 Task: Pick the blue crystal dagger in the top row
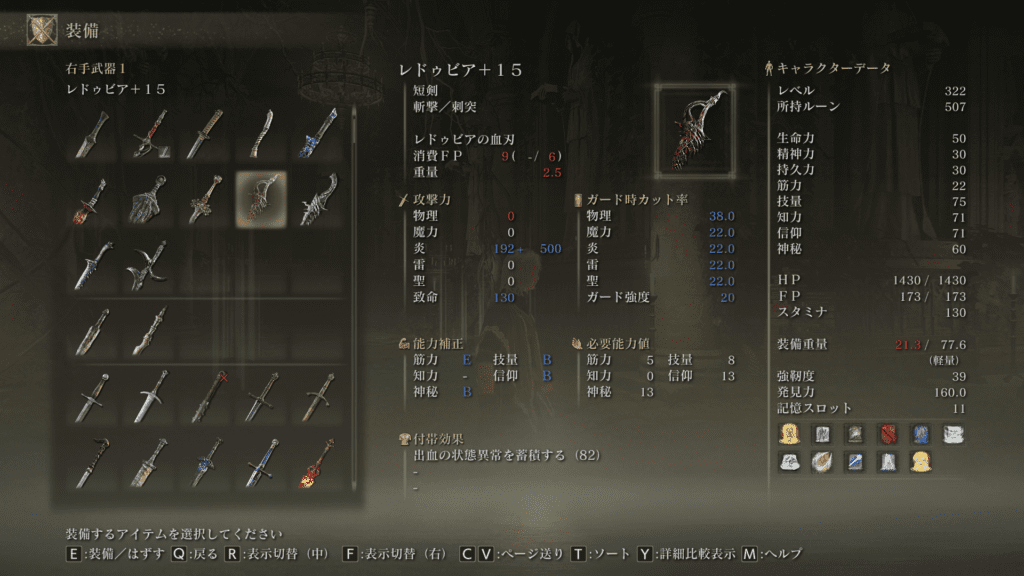[318, 133]
